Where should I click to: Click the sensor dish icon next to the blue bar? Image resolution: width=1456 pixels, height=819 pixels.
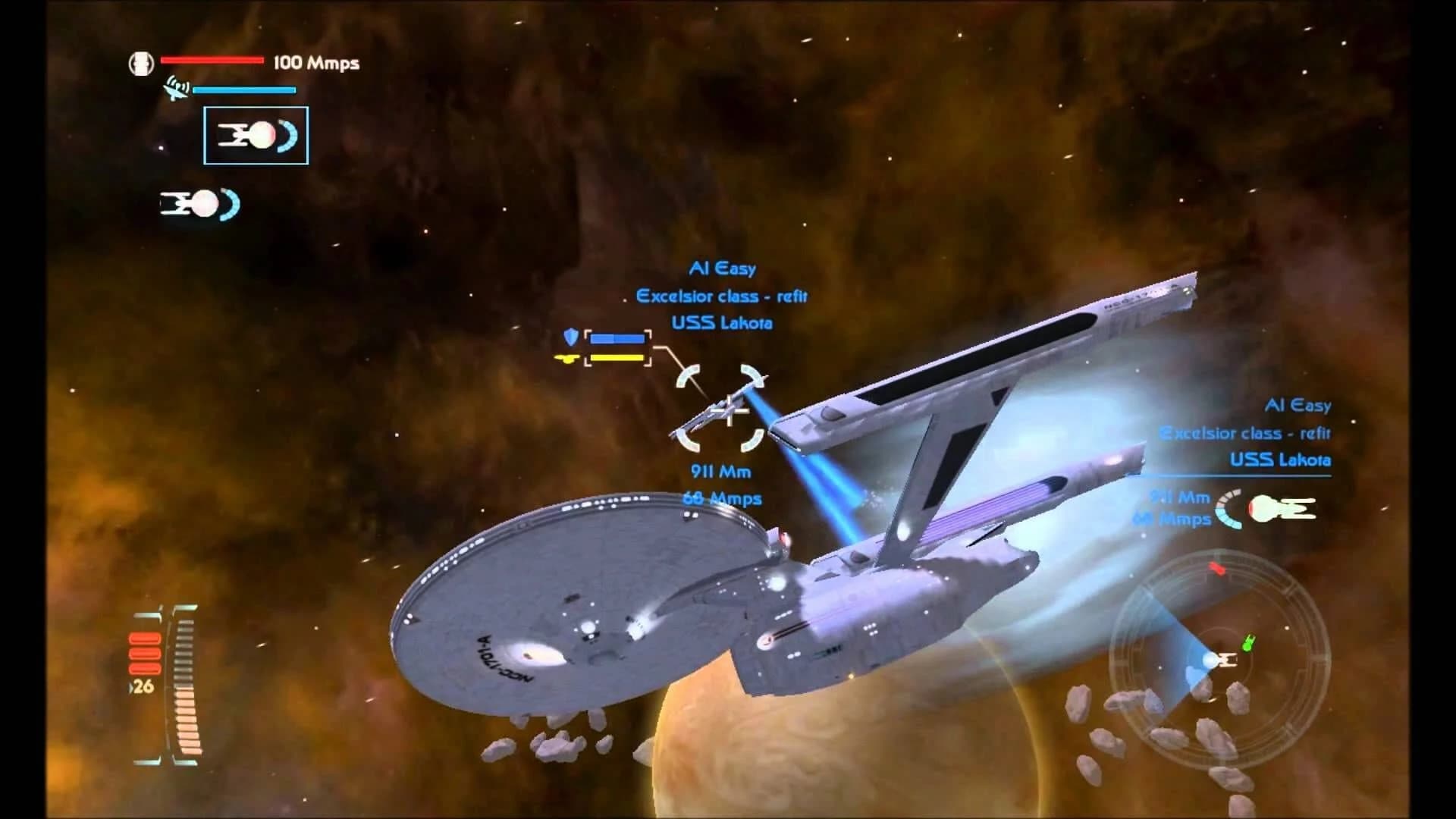(176, 89)
